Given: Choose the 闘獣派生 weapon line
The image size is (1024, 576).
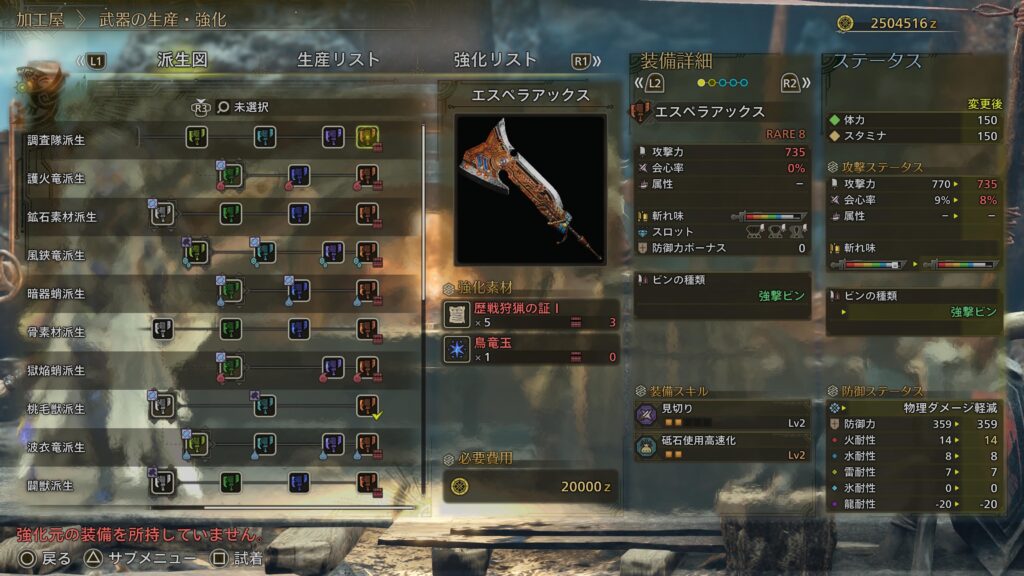Looking at the screenshot, I should [x=50, y=485].
